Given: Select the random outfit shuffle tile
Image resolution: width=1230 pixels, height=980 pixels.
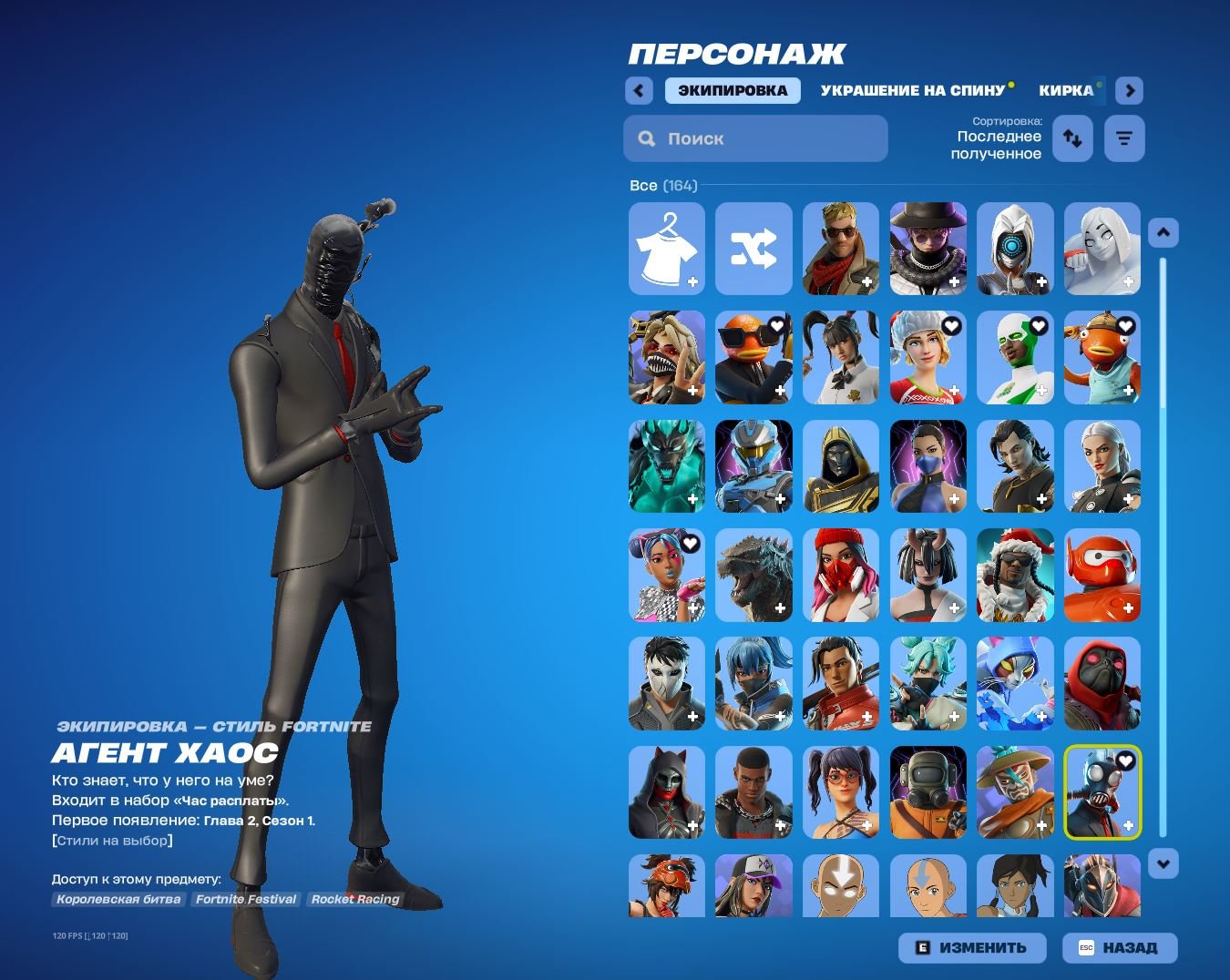Looking at the screenshot, I should point(753,249).
